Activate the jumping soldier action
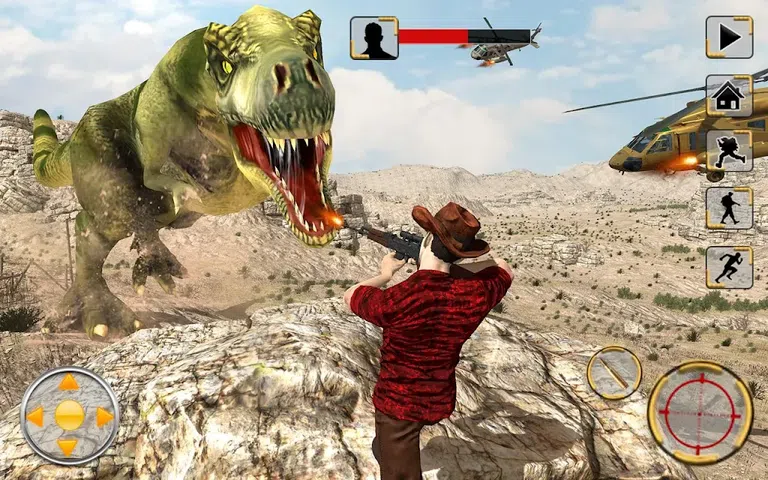768x480 pixels. tap(729, 152)
